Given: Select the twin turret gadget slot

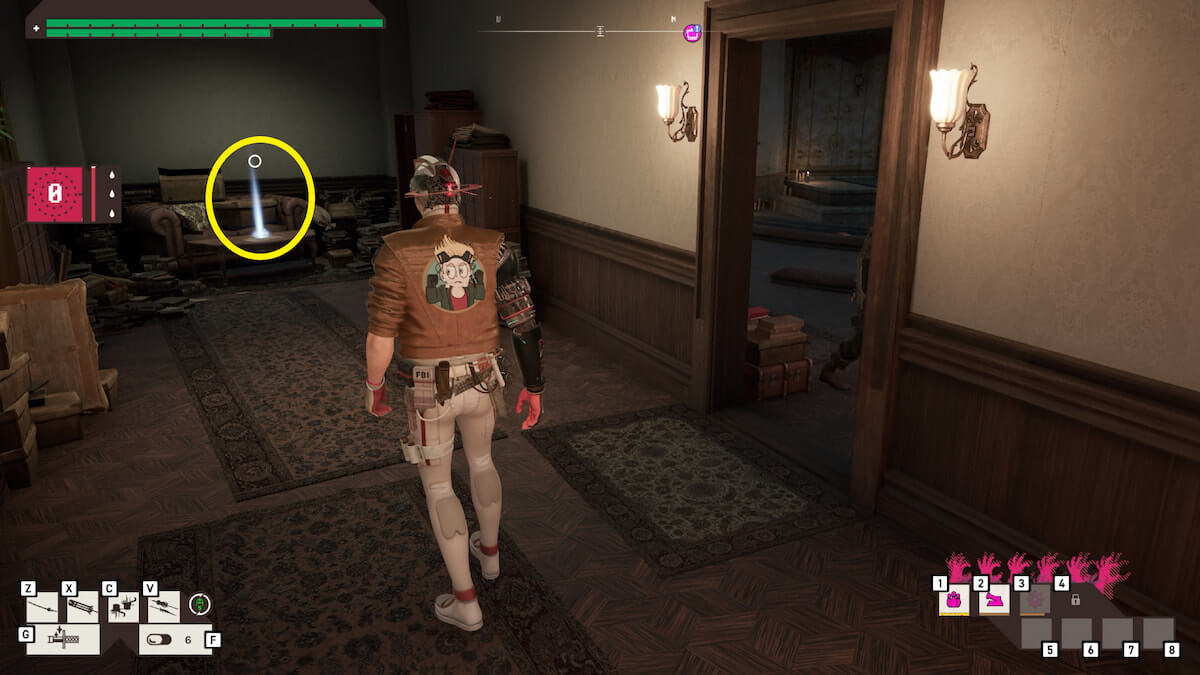Looking at the screenshot, I should (123, 607).
